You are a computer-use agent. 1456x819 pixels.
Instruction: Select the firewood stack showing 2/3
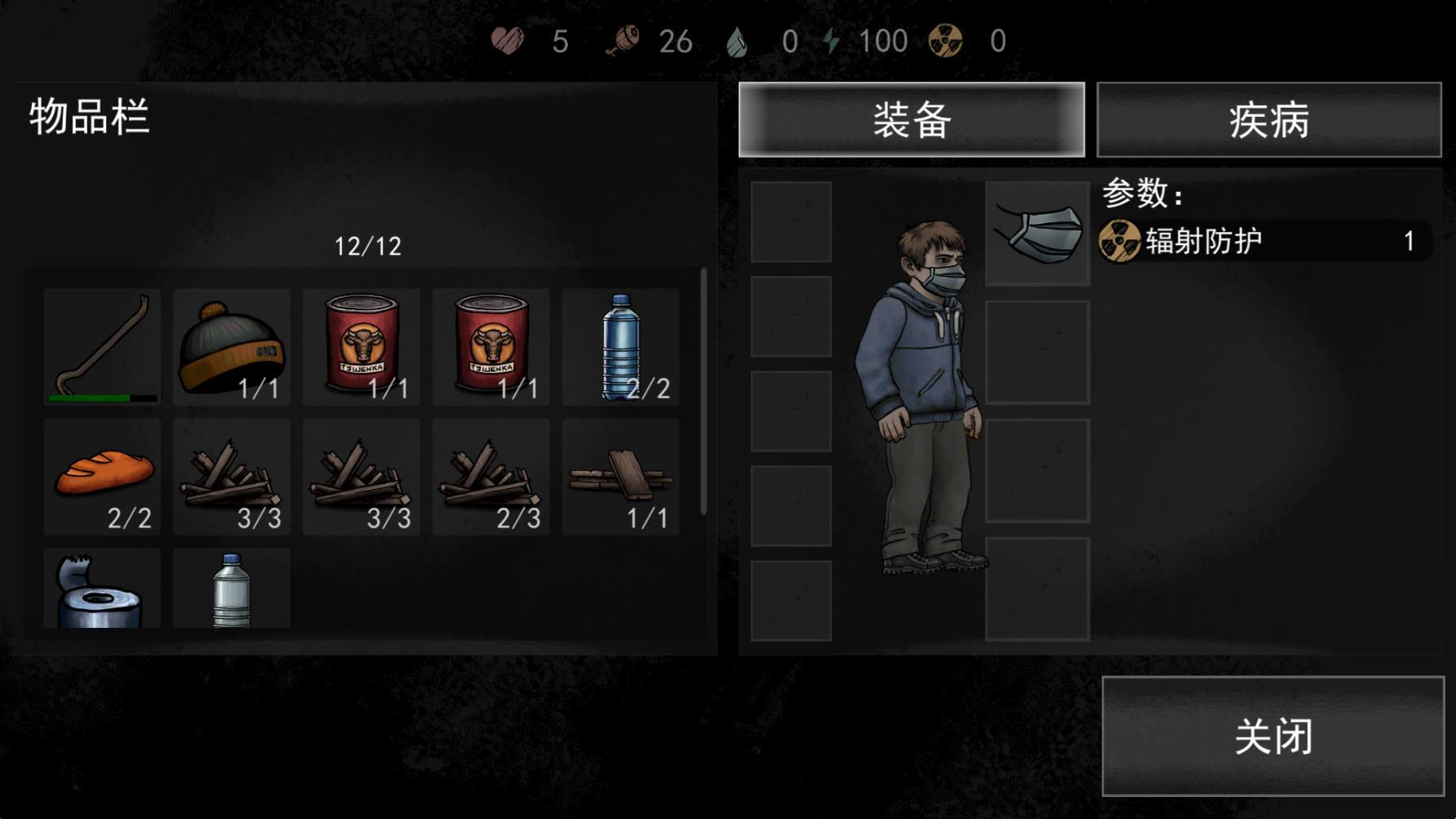pyautogui.click(x=491, y=476)
